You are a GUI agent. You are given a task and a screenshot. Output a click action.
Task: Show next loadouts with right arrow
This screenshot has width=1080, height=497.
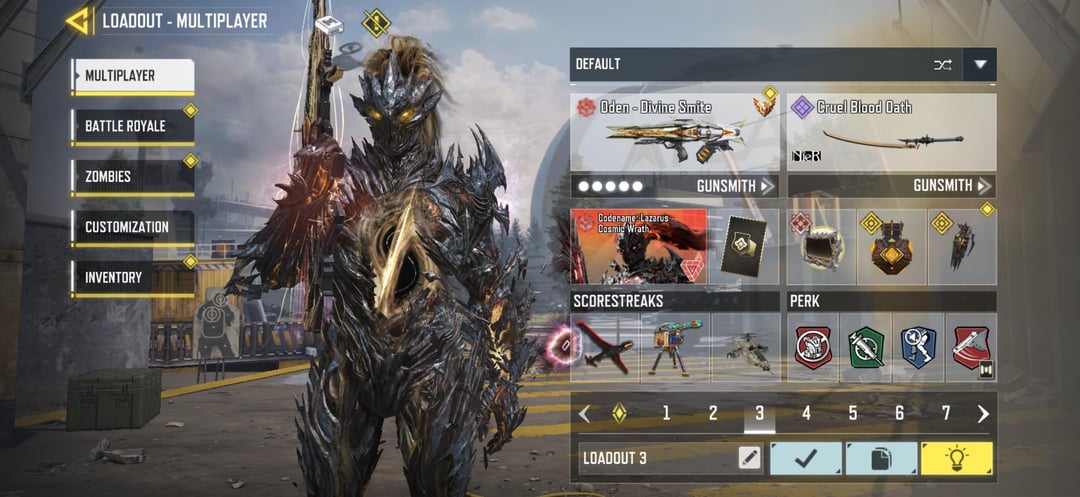click(x=983, y=413)
